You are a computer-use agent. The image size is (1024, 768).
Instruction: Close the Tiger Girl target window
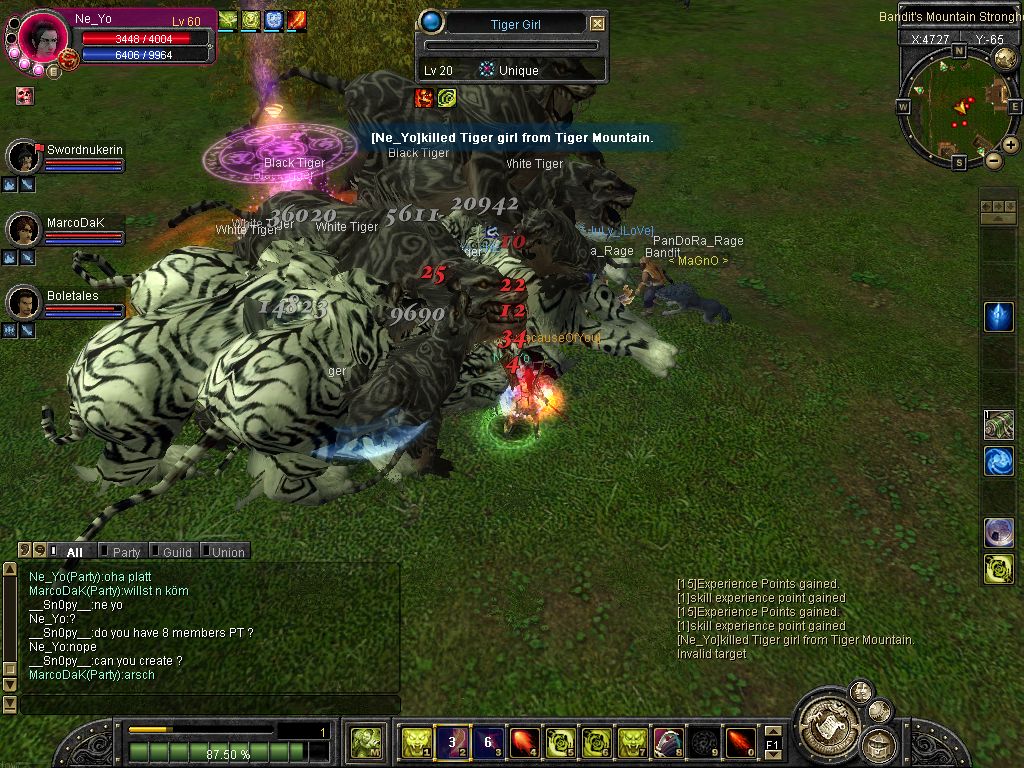coord(597,23)
